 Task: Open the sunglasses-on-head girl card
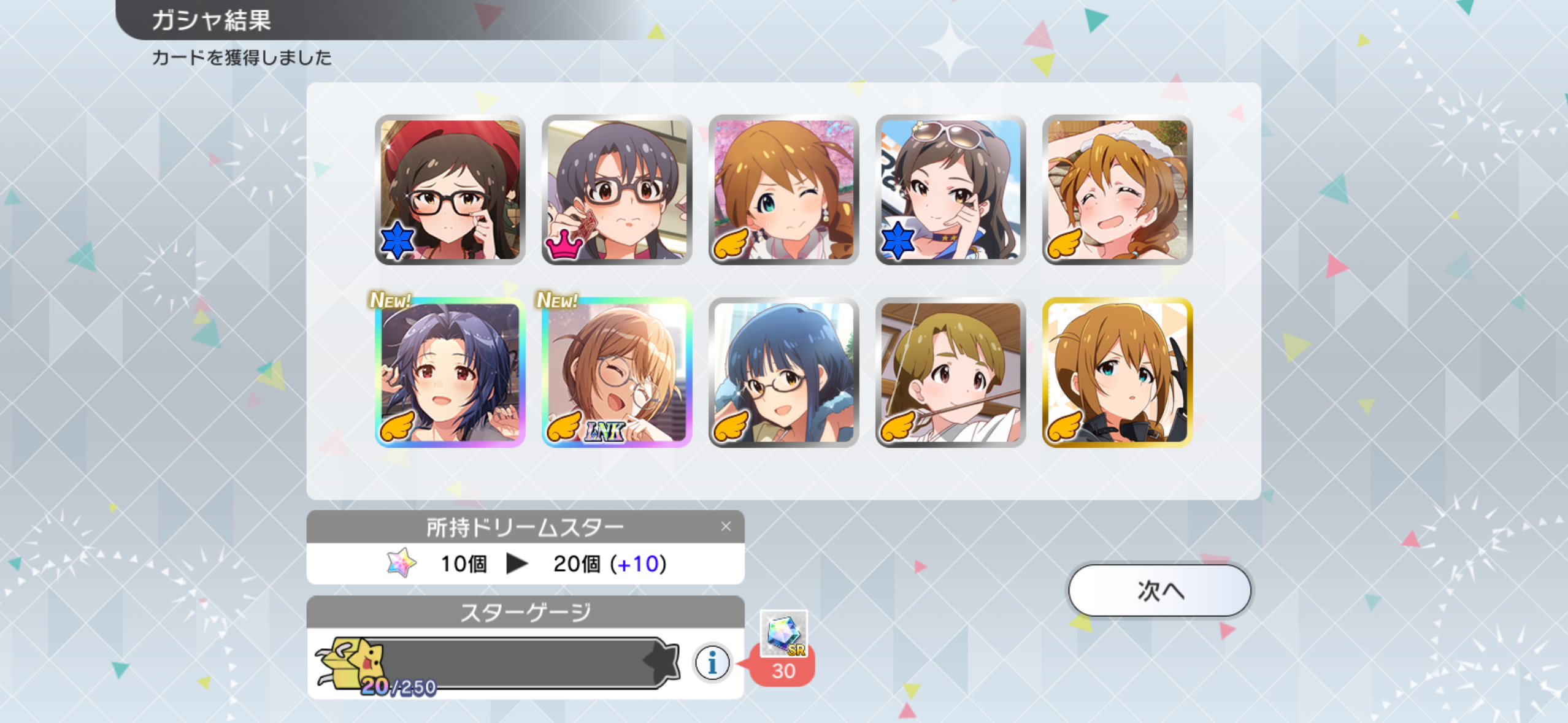(951, 189)
